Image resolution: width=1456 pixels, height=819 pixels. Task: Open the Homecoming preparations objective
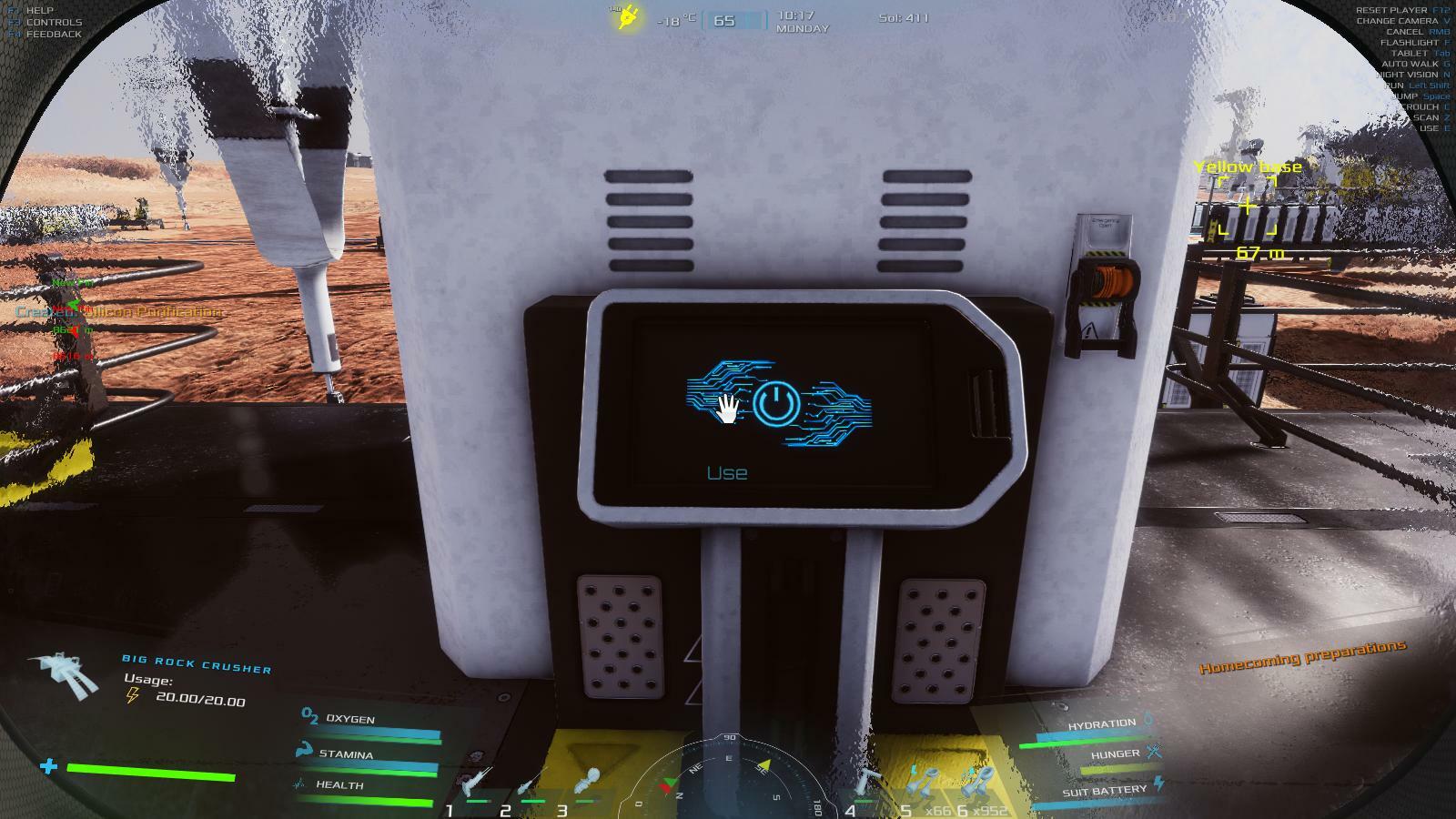(x=1302, y=656)
